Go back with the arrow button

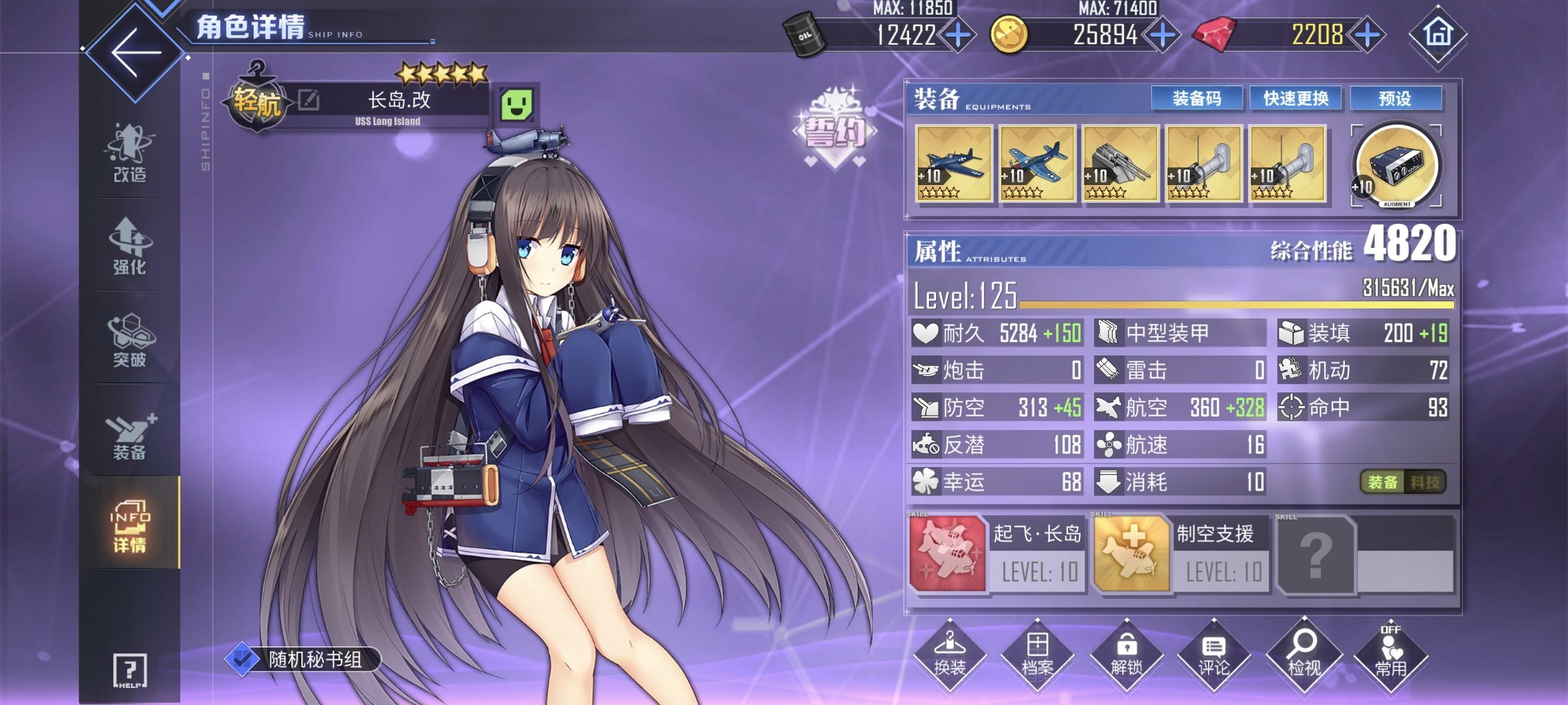coord(135,52)
